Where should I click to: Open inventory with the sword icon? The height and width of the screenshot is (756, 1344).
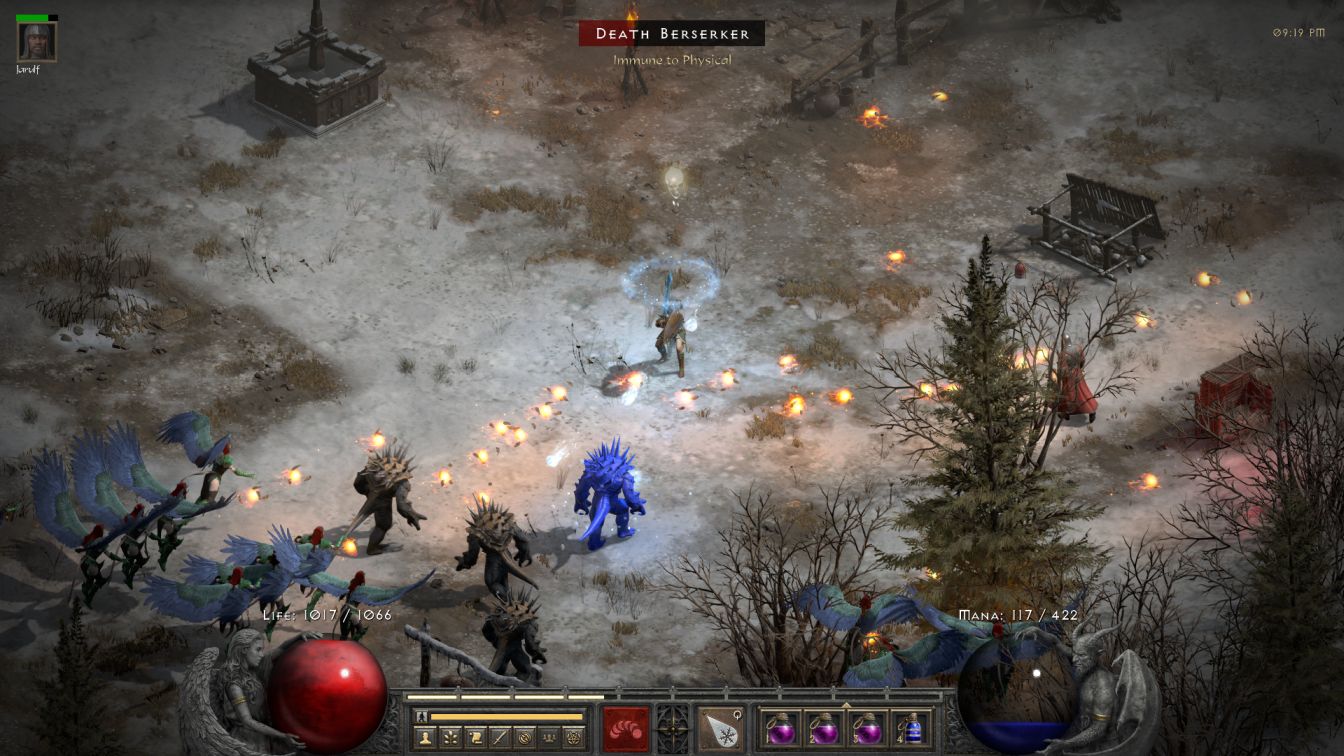pyautogui.click(x=499, y=738)
